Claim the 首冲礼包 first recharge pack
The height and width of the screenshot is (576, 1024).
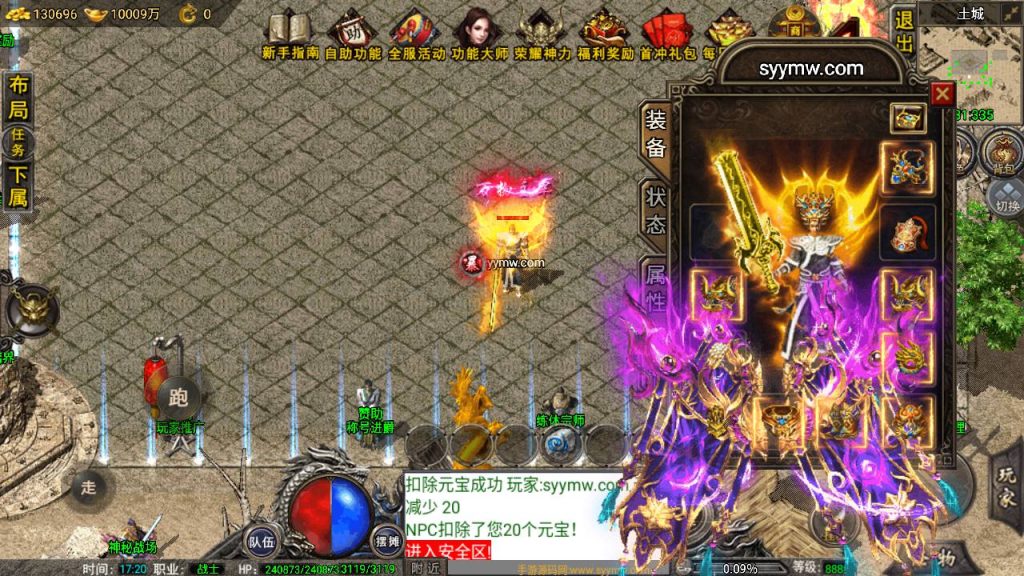667,35
